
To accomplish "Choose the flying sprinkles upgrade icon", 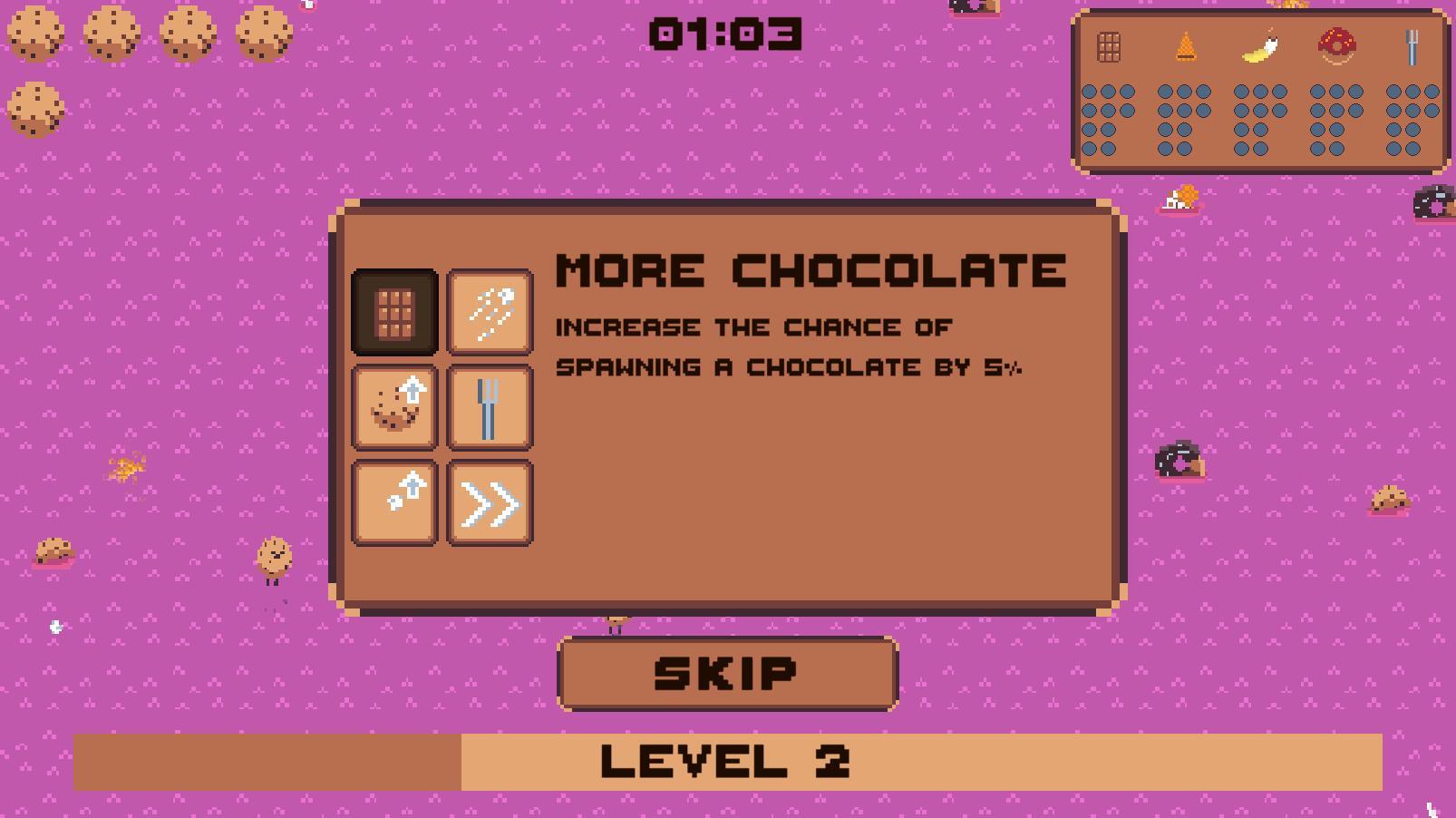I will click(x=490, y=313).
